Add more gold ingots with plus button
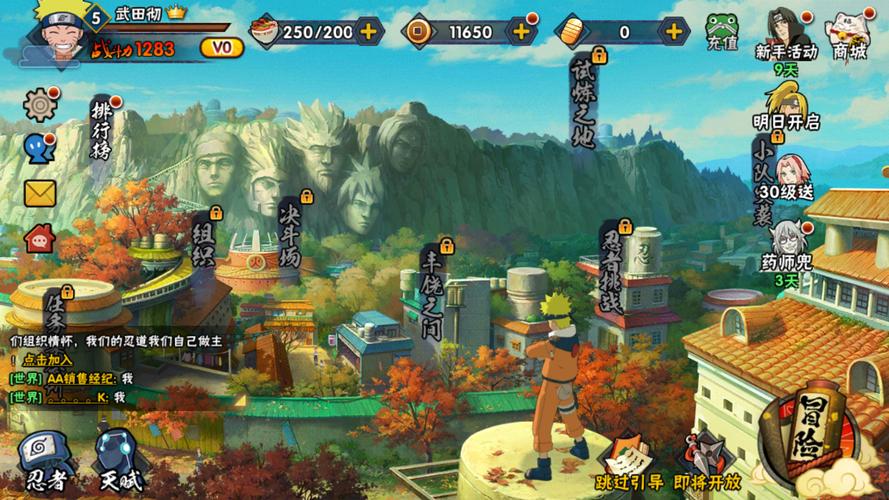The image size is (889, 500). 675,31
